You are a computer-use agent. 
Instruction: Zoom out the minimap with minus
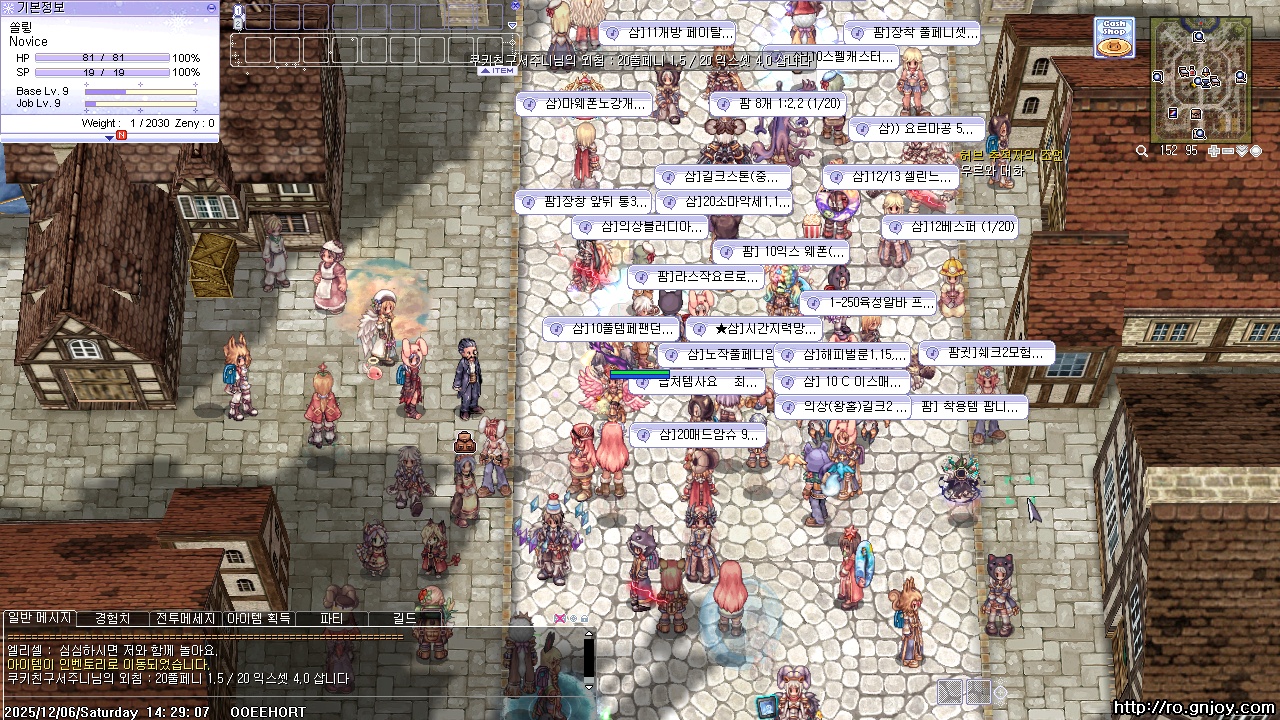[x=1227, y=151]
